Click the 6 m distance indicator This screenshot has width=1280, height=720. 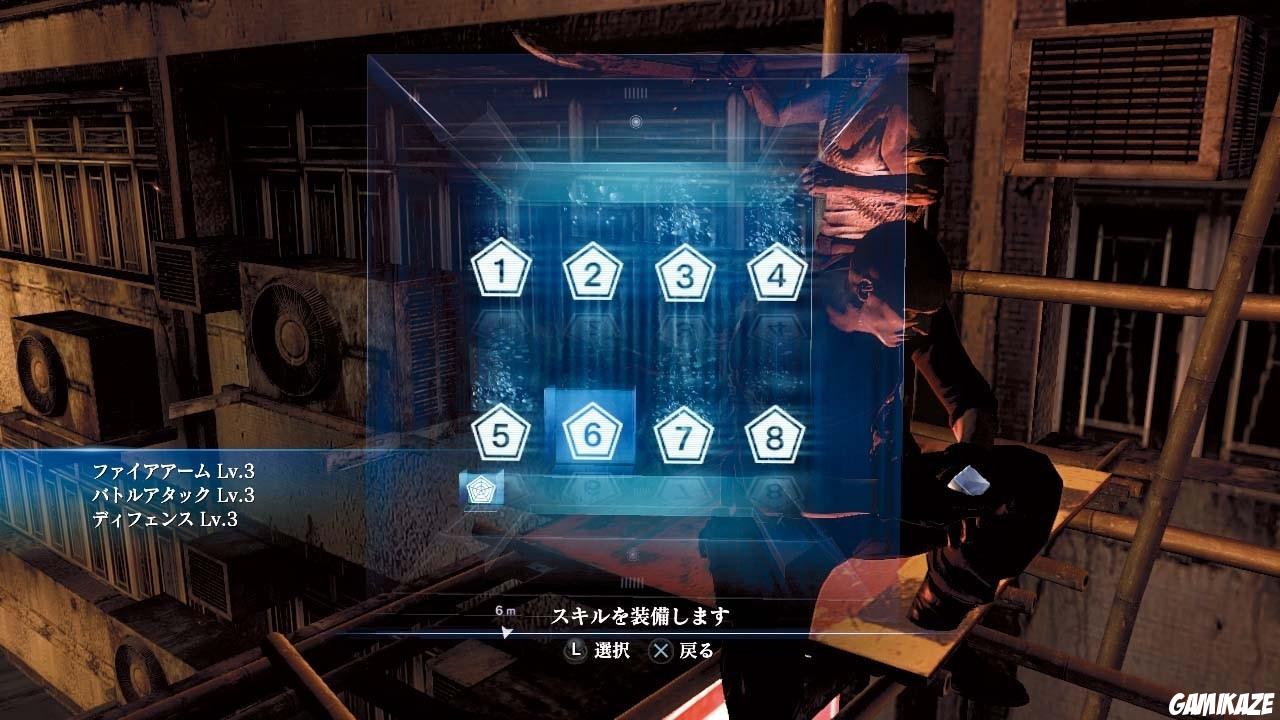pyautogui.click(x=504, y=608)
